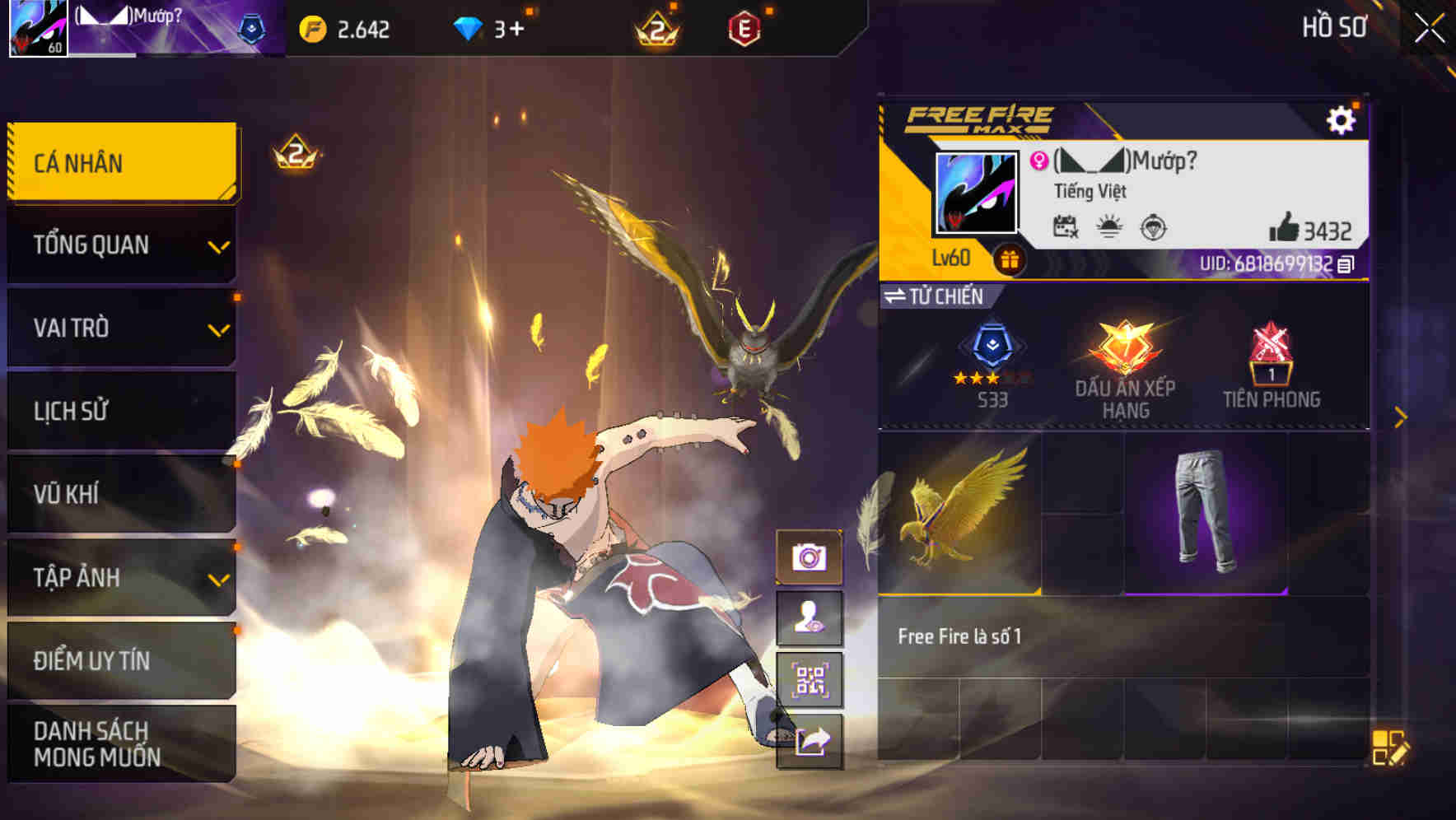The width and height of the screenshot is (1456, 820).
Task: Share profile using the share arrow icon
Action: click(x=814, y=741)
